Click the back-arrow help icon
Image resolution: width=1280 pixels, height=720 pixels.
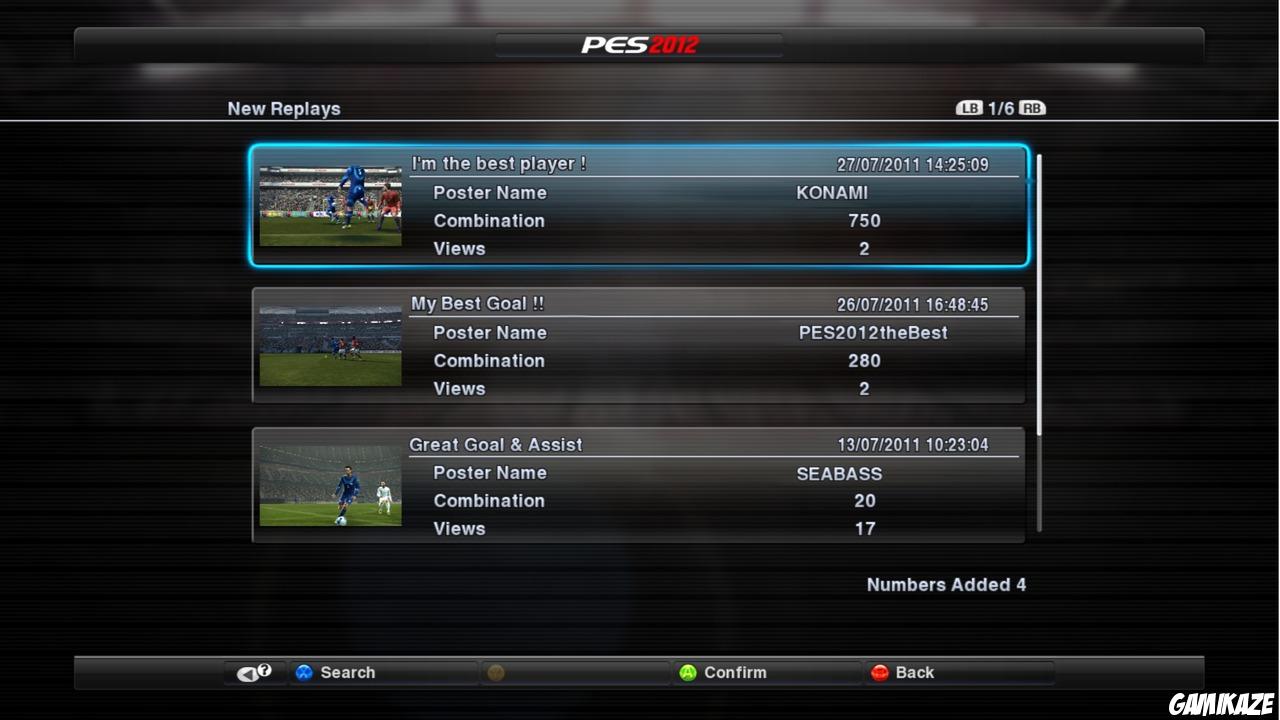[x=253, y=672]
